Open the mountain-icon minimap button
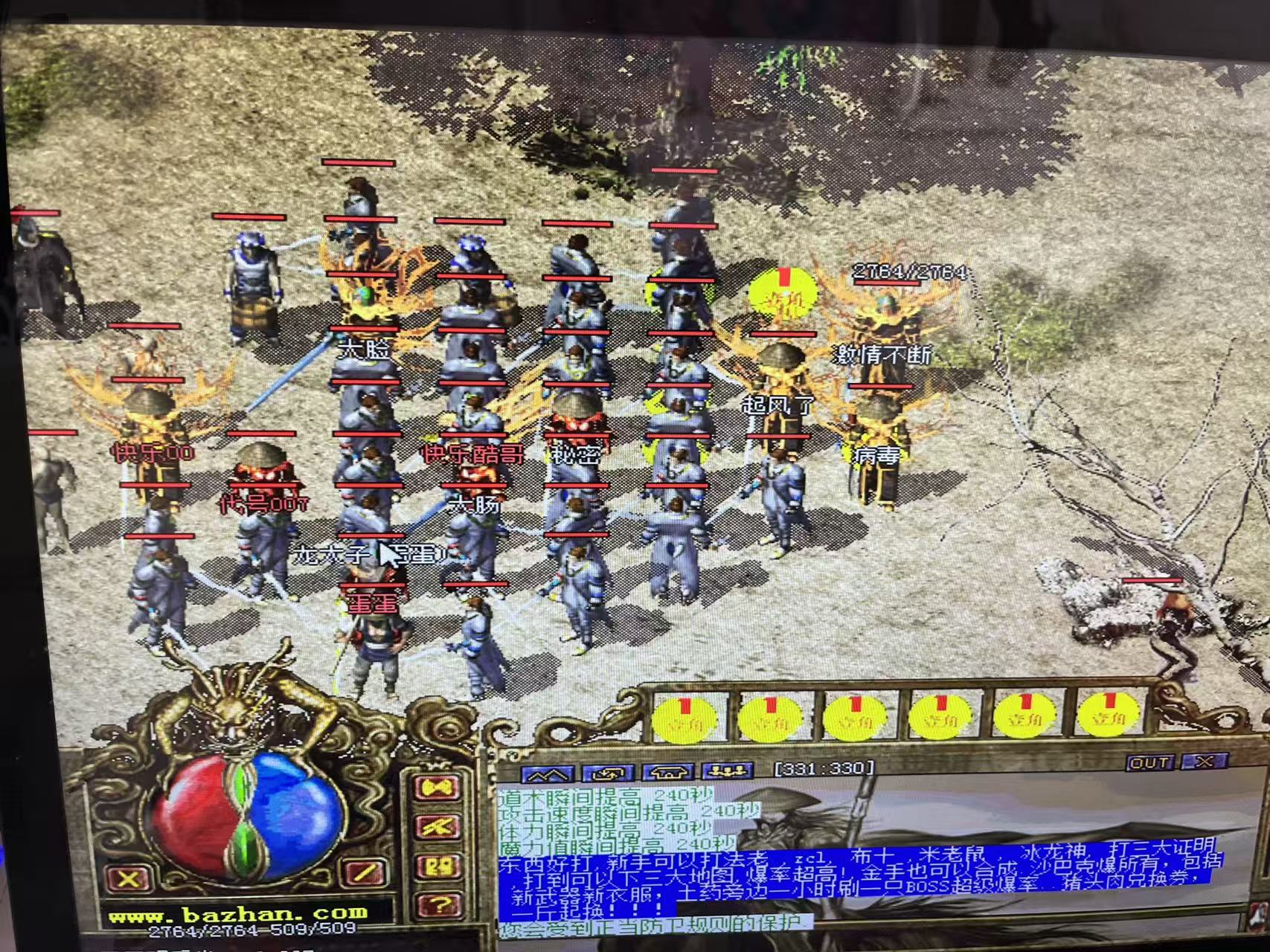 tap(547, 774)
